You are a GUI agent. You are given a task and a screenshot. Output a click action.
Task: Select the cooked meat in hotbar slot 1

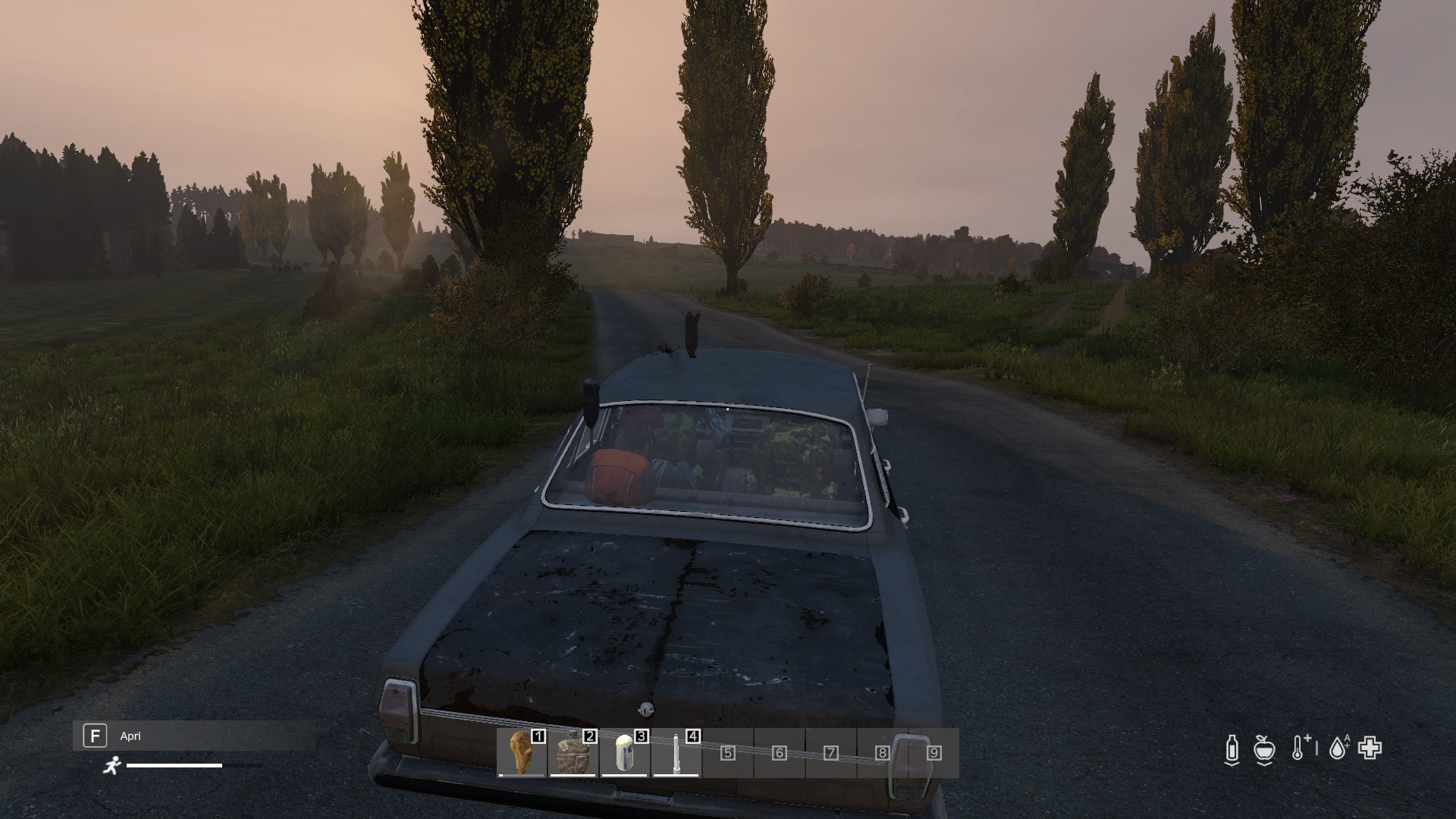(x=522, y=752)
